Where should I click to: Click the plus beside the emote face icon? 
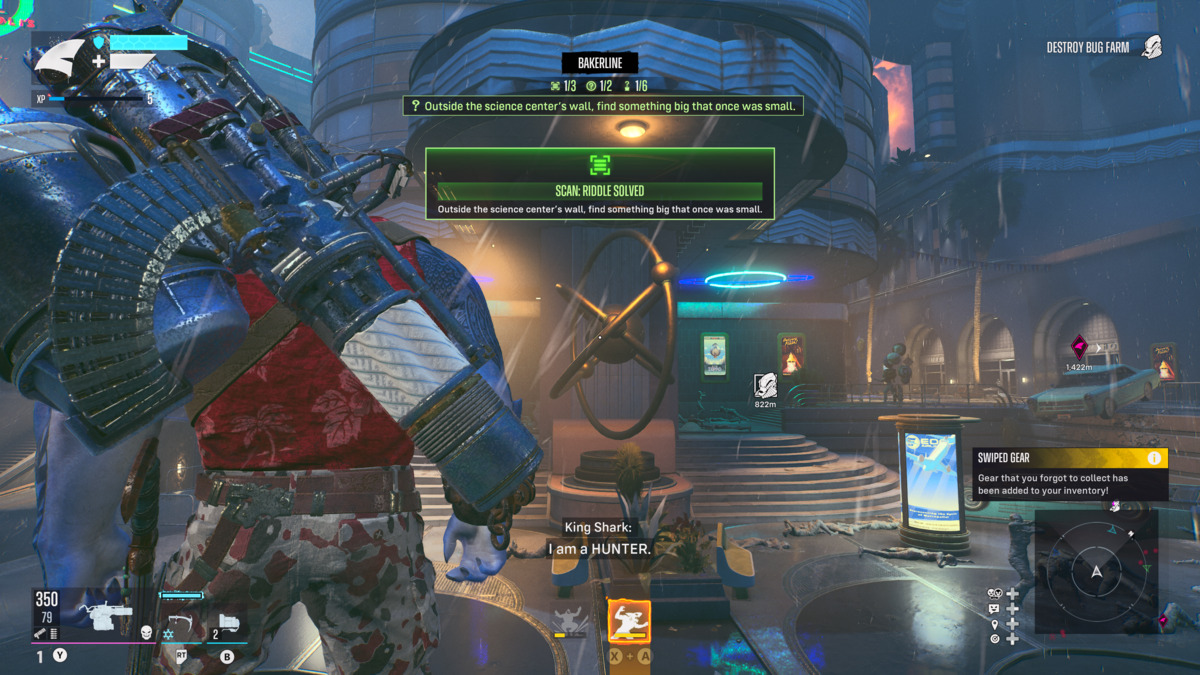1013,609
